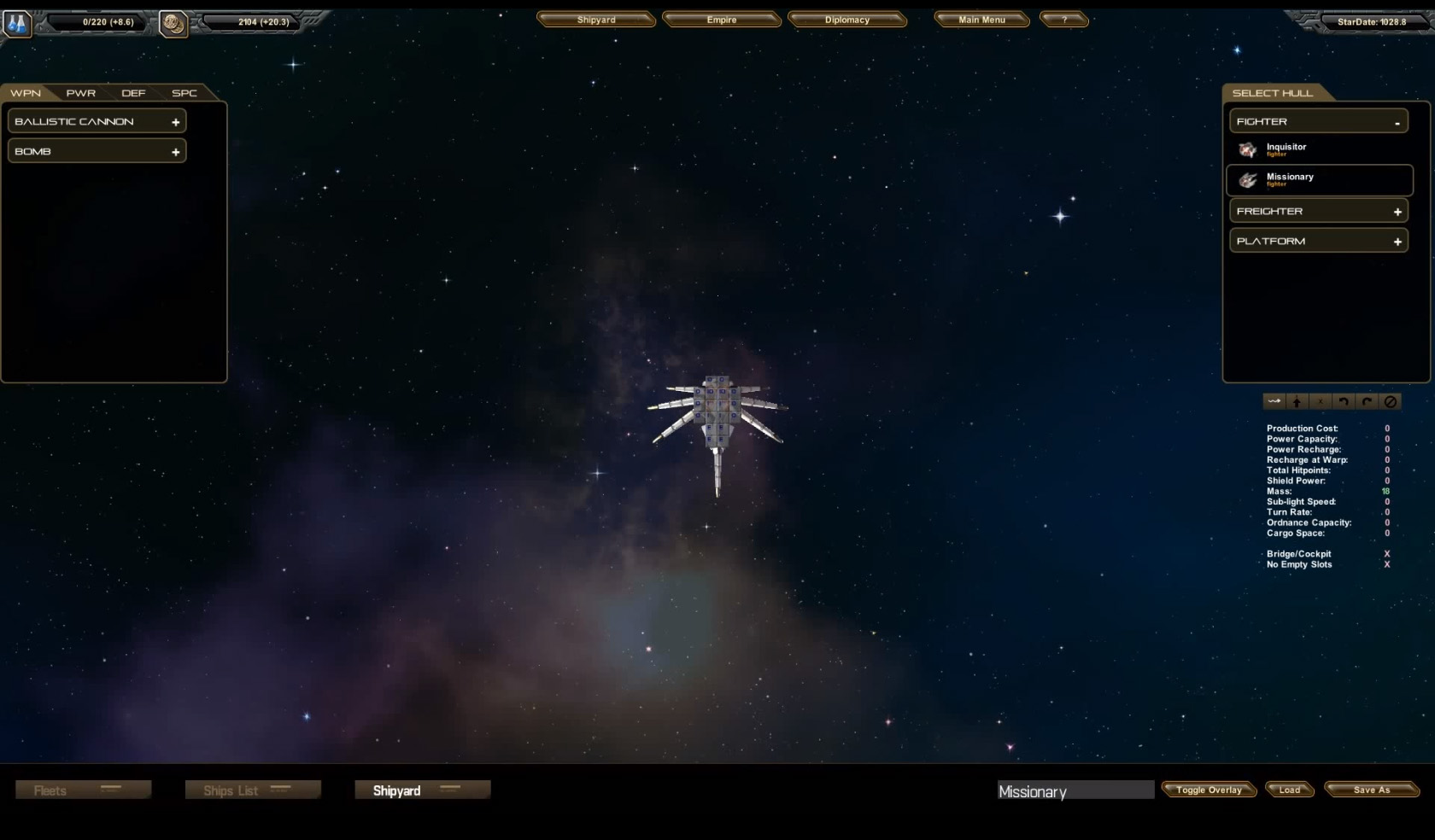
Task: Edit the Missionary ship name field
Action: coord(1075,791)
